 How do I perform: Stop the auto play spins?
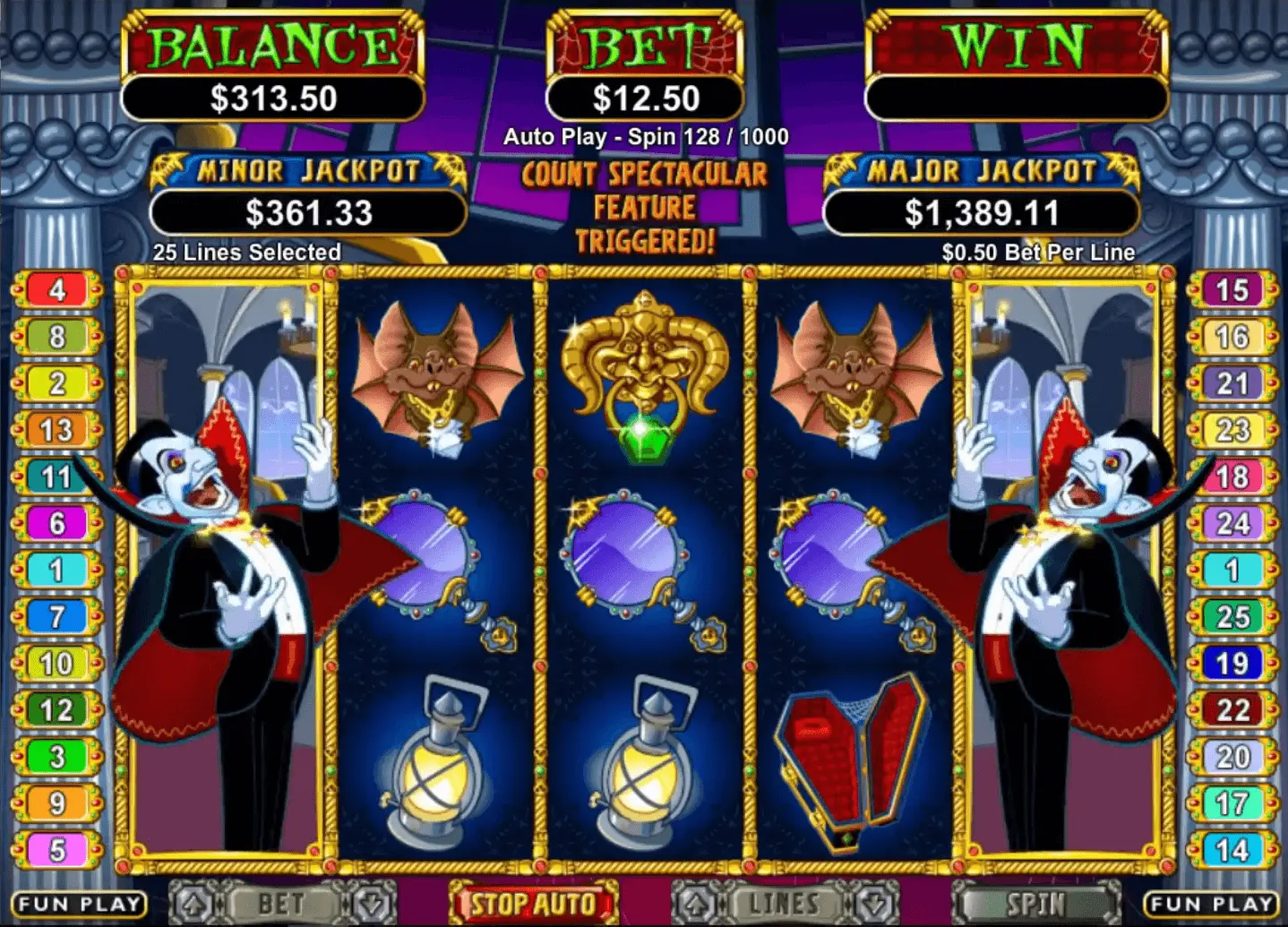click(534, 904)
